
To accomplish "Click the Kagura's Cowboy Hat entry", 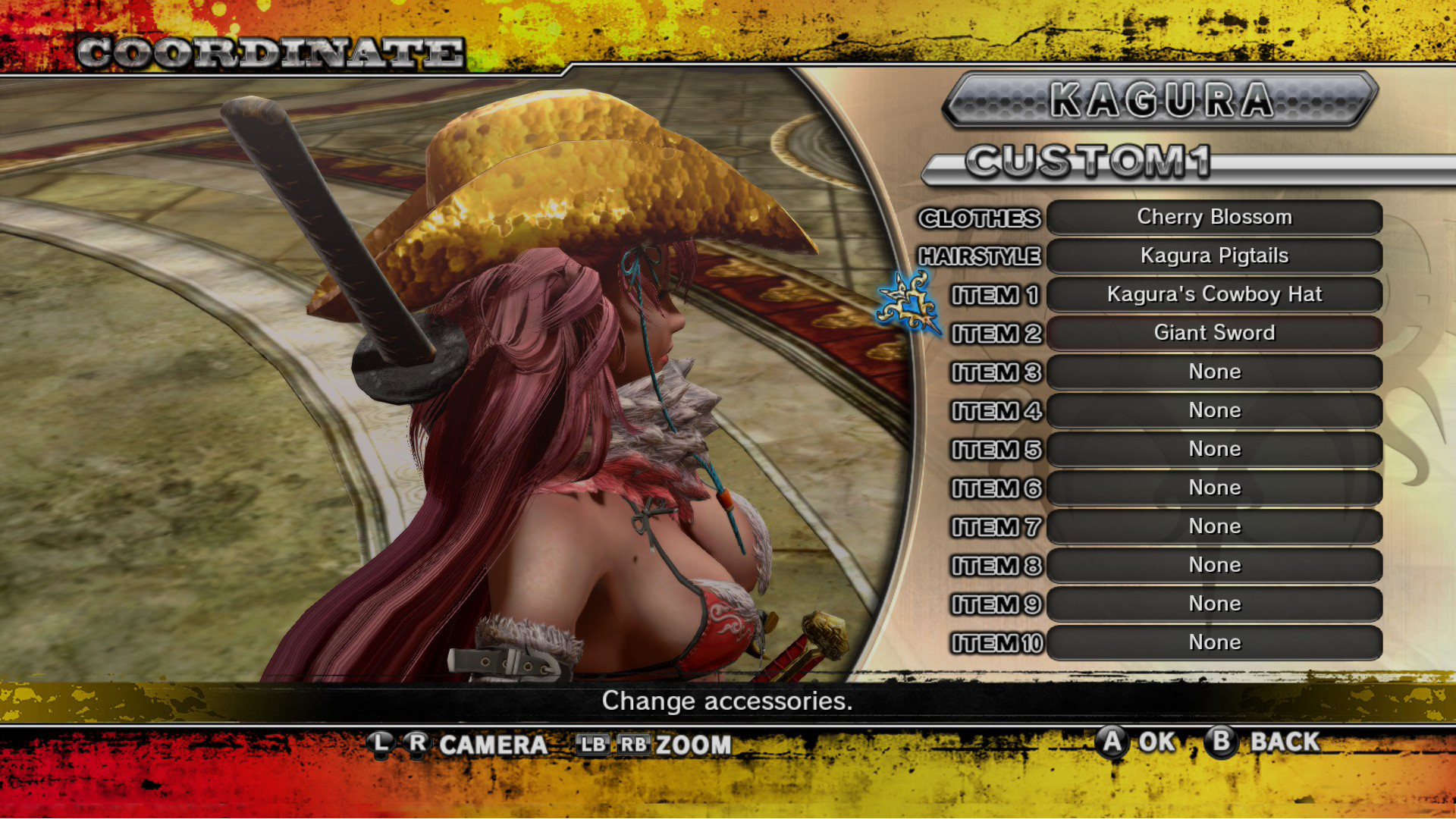I will [x=1214, y=294].
